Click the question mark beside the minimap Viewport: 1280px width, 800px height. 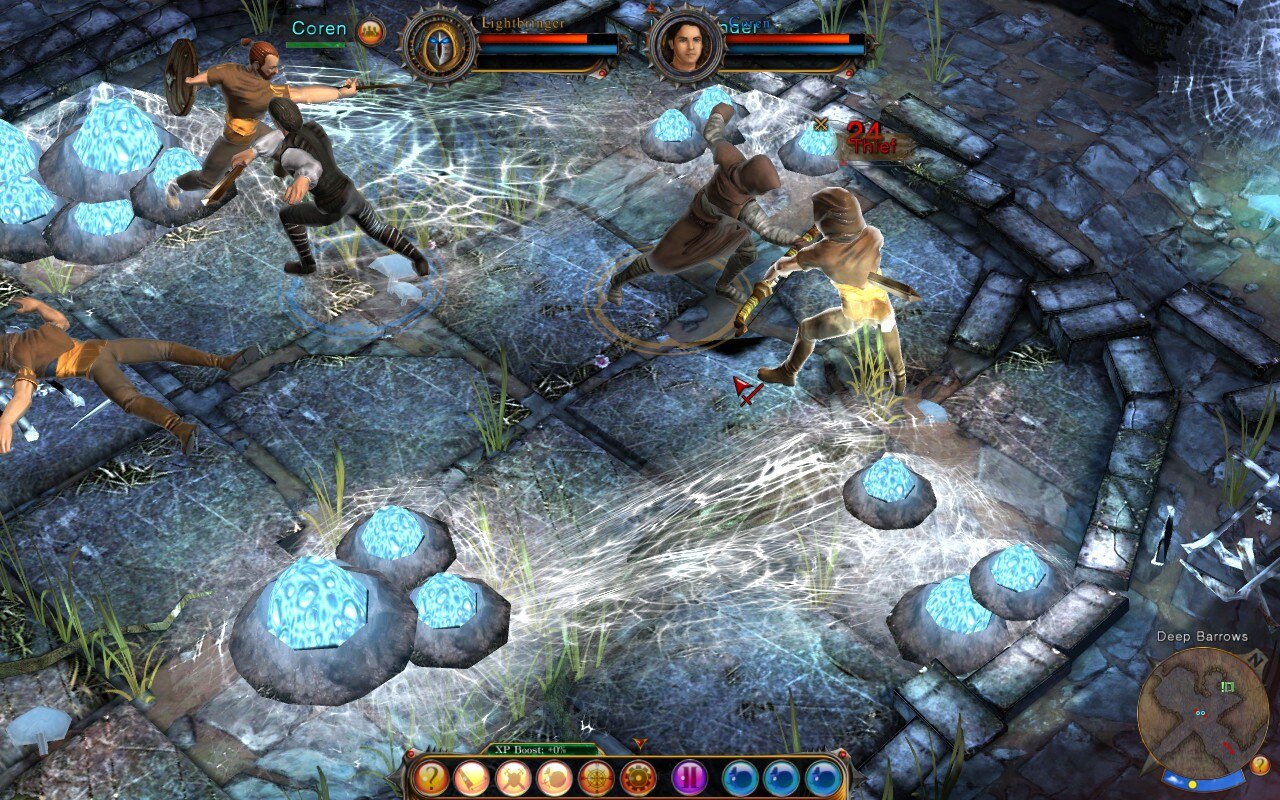click(1260, 765)
